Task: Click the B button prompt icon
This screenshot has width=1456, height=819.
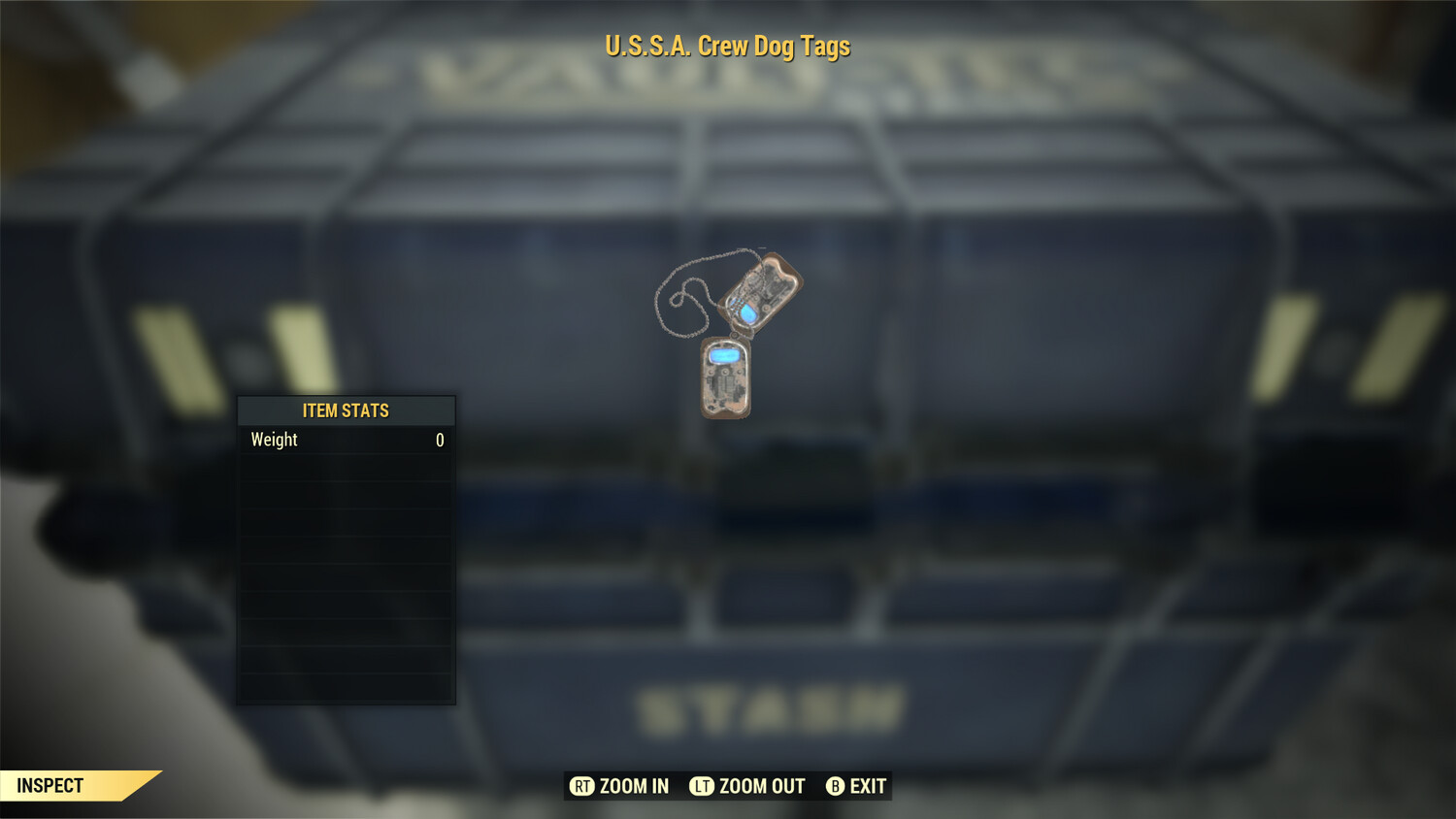Action: tap(834, 786)
